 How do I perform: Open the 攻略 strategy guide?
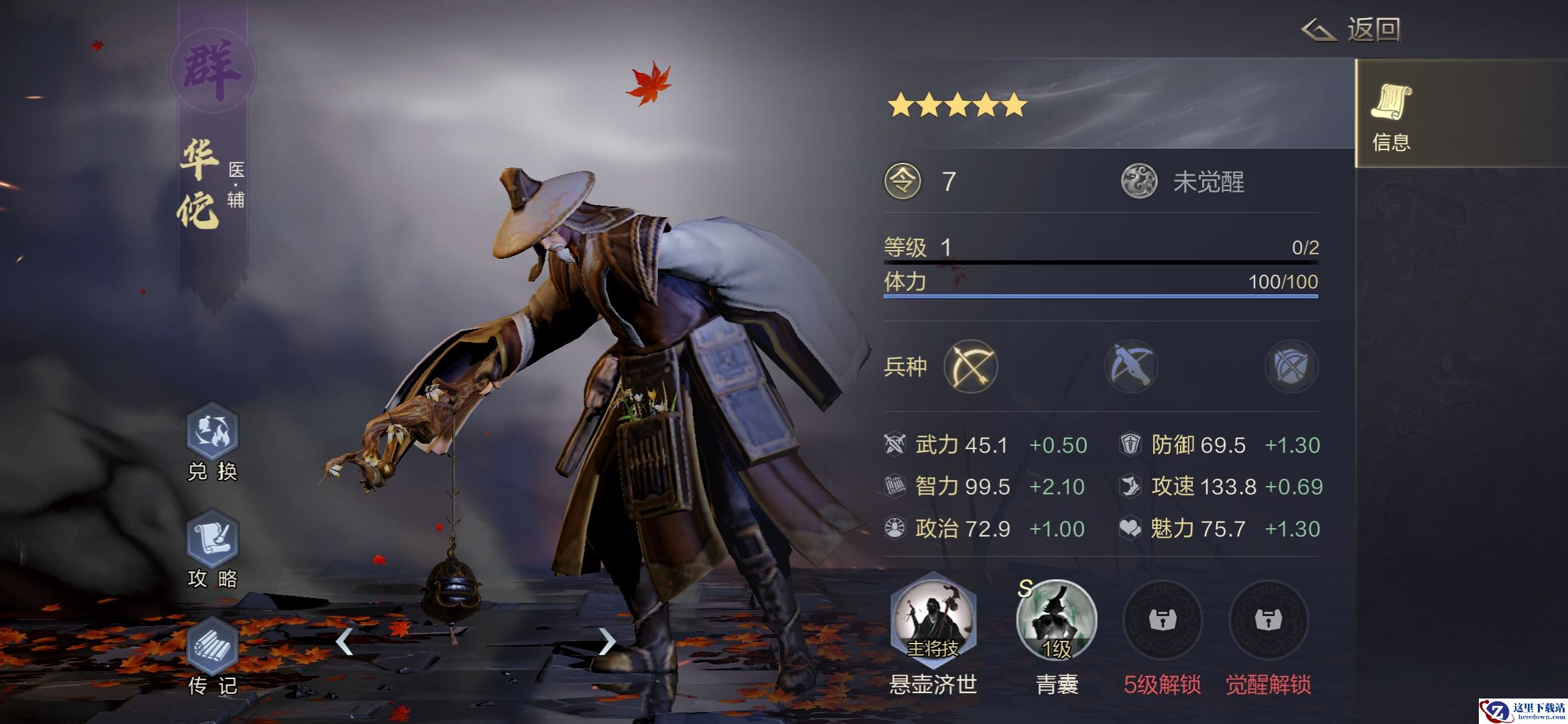point(212,540)
